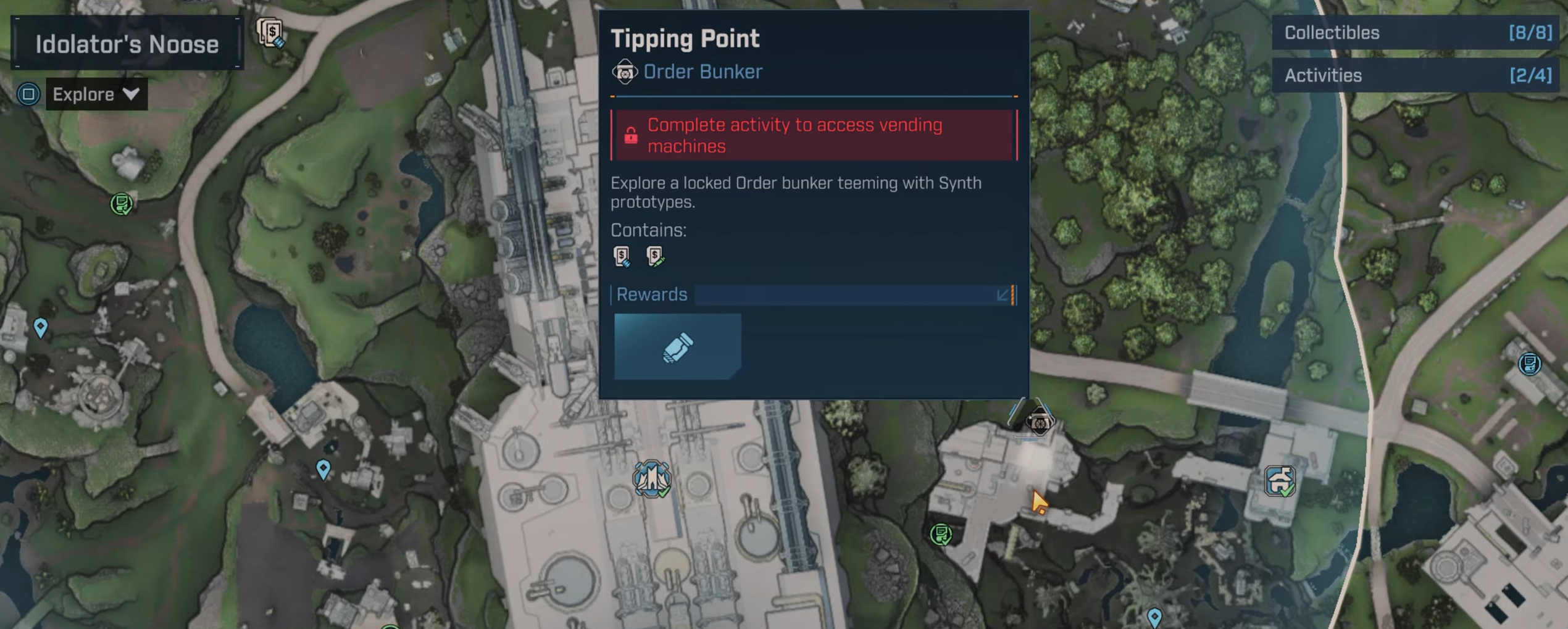Select the vending machine map marker

(x=270, y=32)
